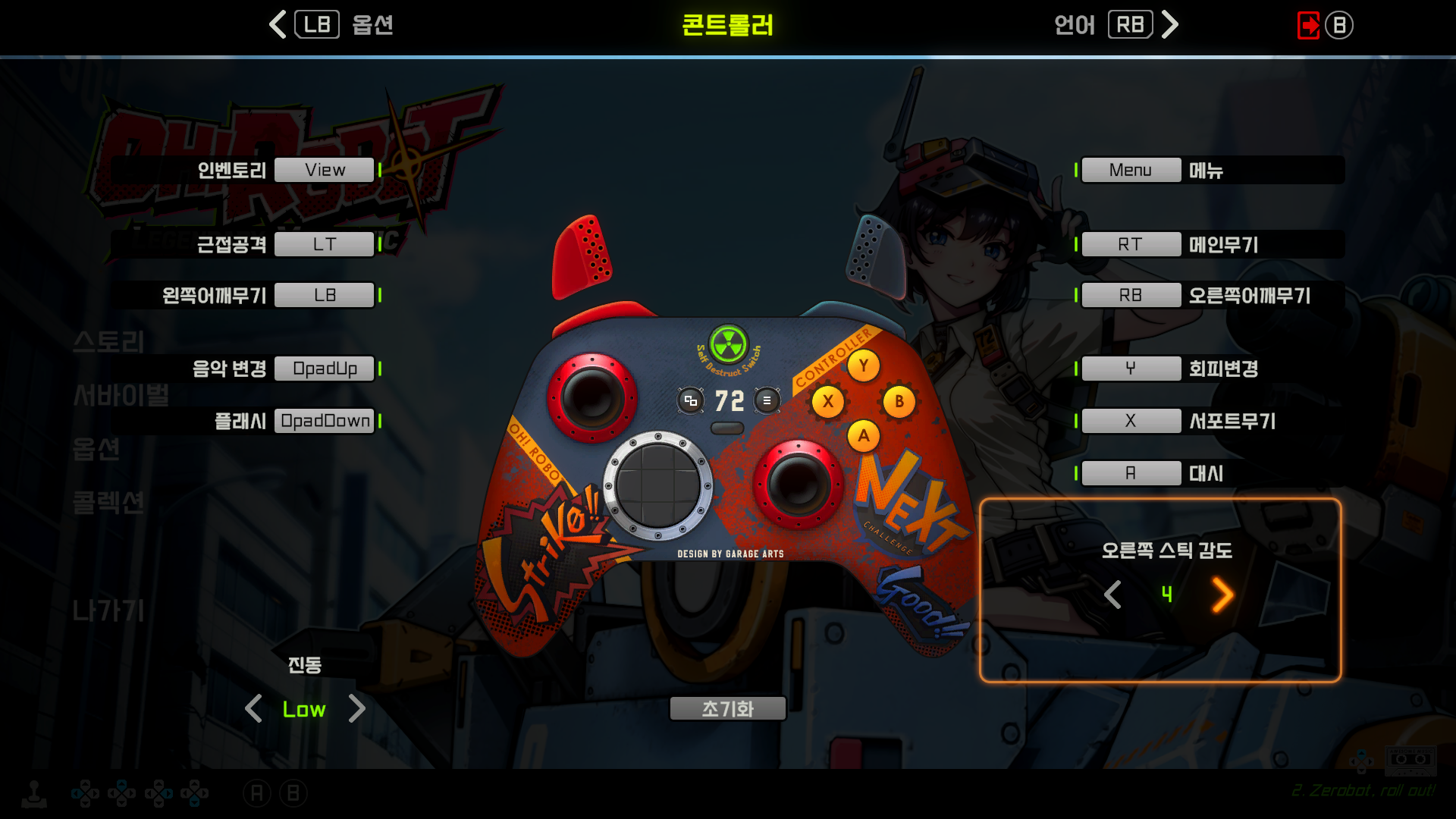Rebind the X key for 서포트무기

tap(1131, 421)
